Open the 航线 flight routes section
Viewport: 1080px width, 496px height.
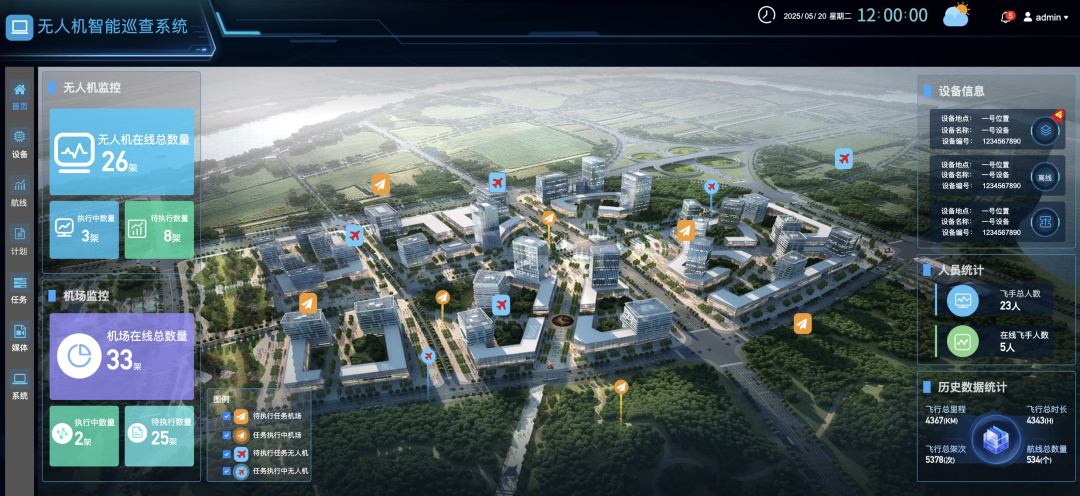click(x=19, y=191)
